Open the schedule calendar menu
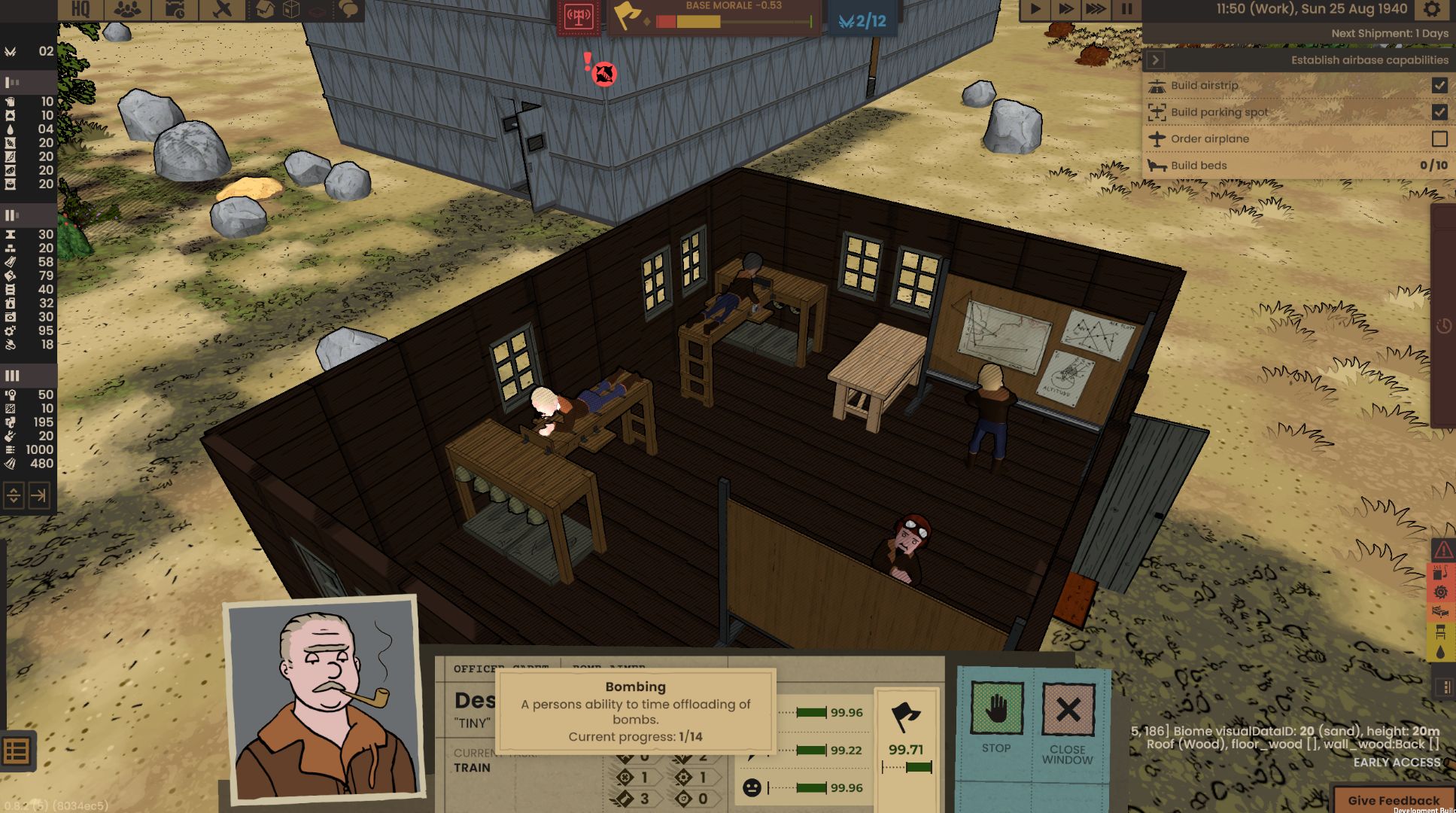 tap(175, 10)
